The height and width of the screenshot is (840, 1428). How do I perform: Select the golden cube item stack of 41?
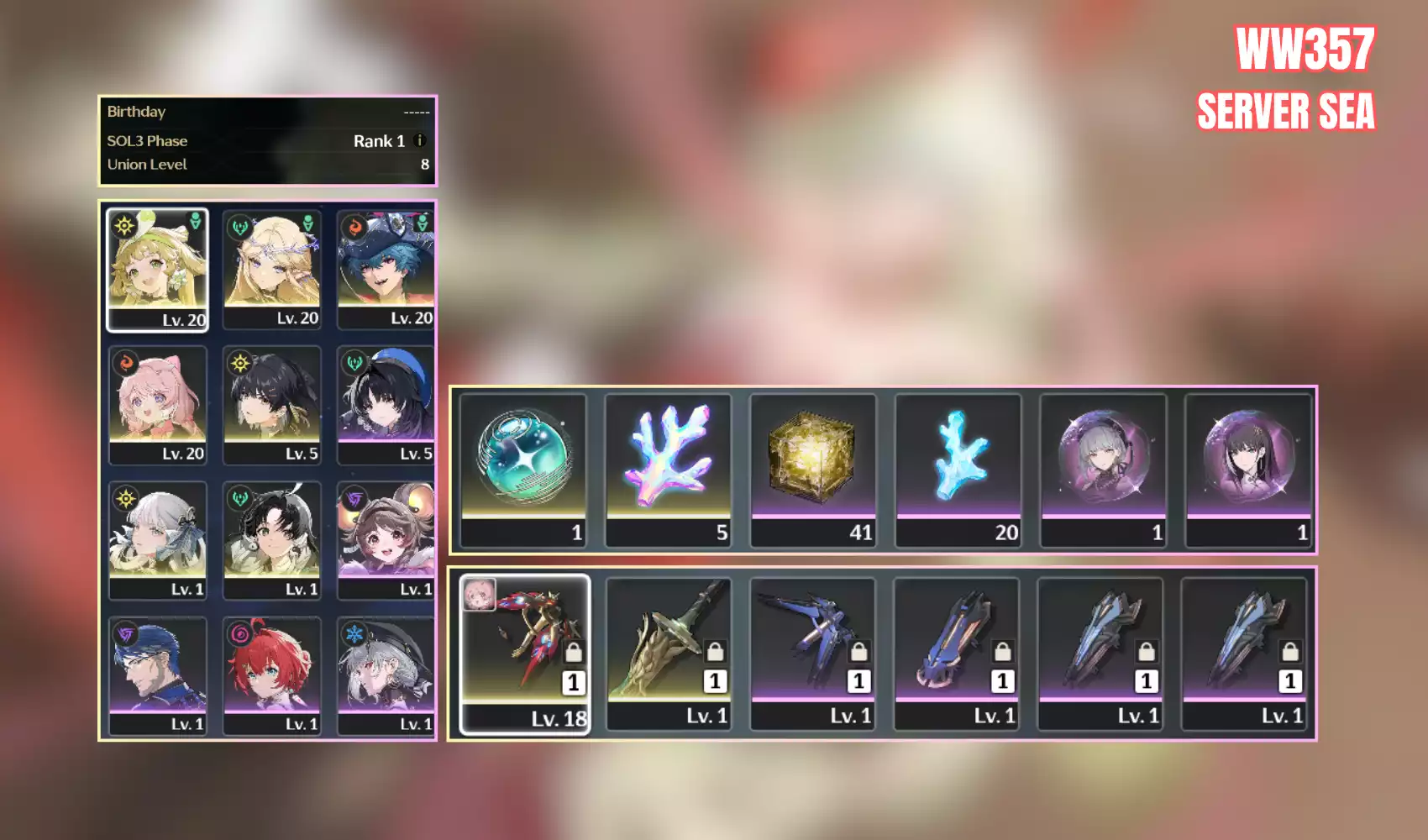(812, 470)
